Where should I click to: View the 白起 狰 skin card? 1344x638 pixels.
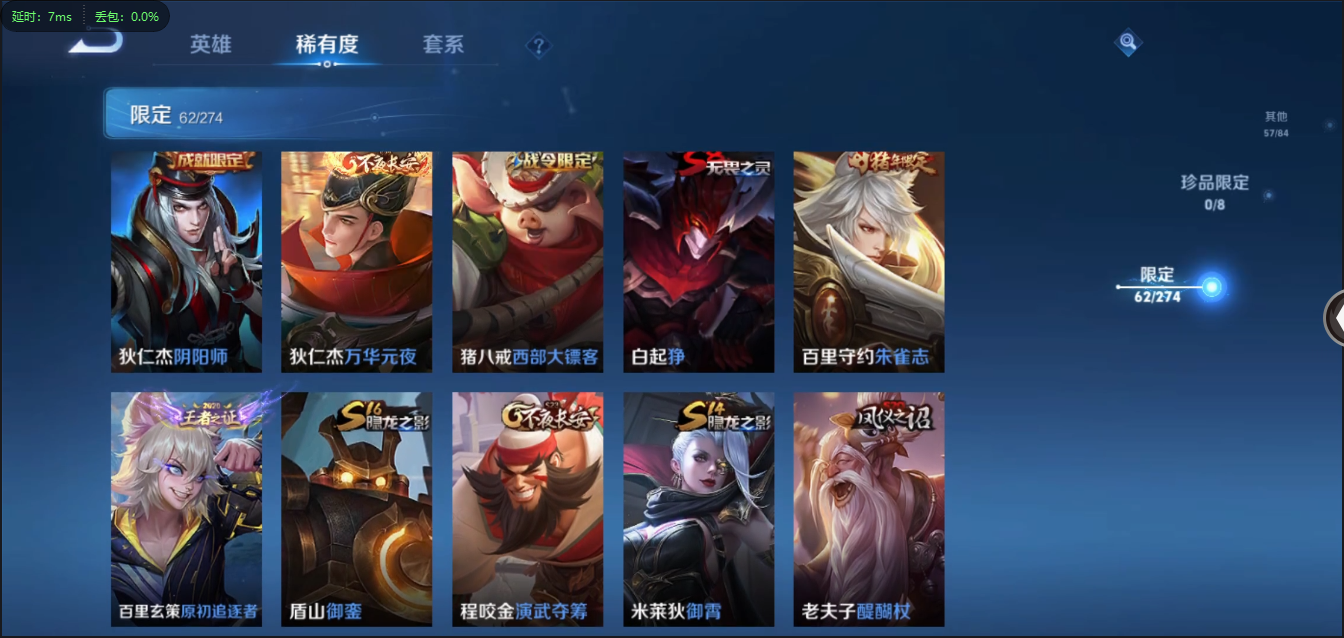pos(699,262)
